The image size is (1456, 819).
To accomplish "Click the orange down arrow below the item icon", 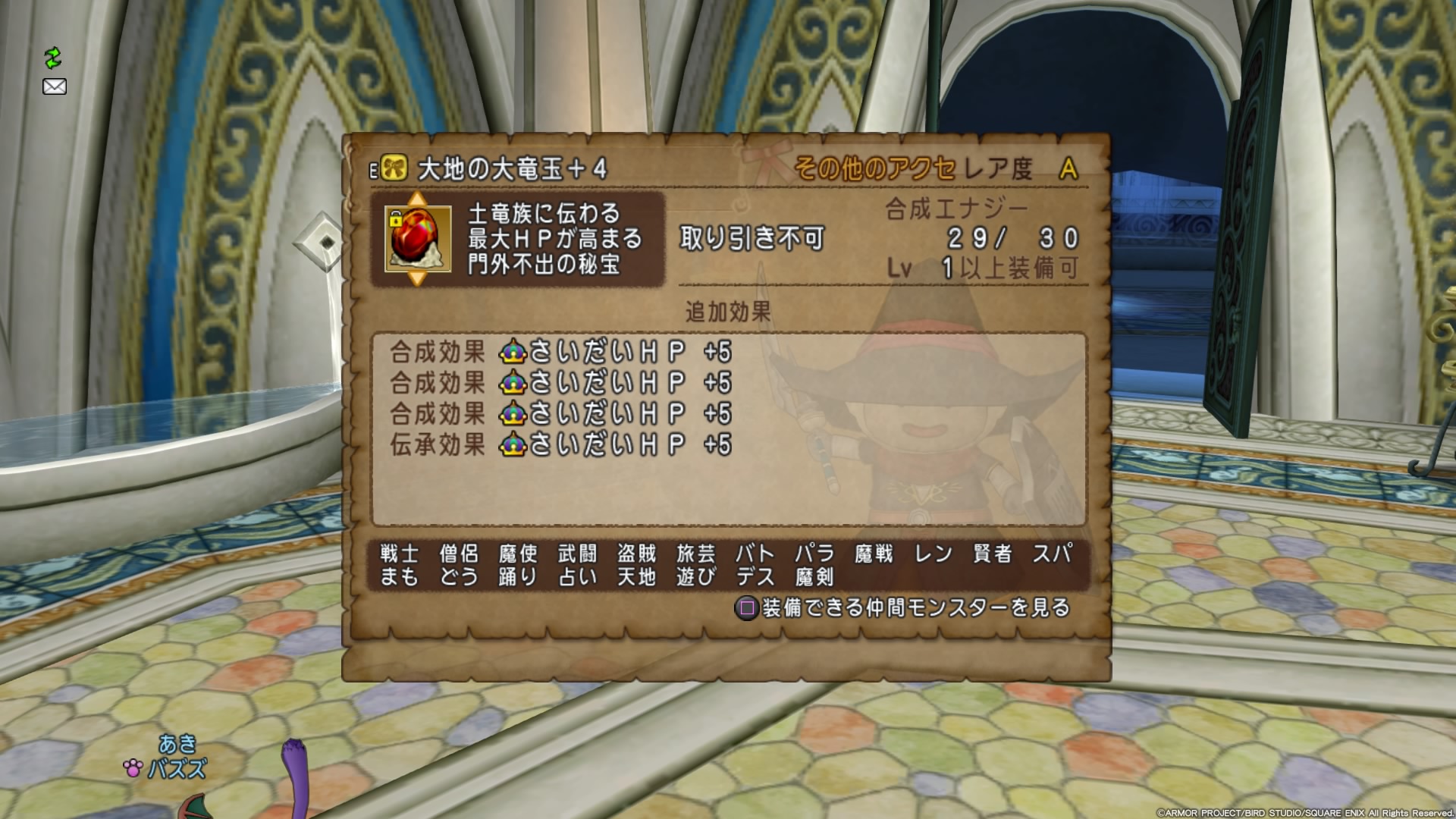I will [x=417, y=278].
